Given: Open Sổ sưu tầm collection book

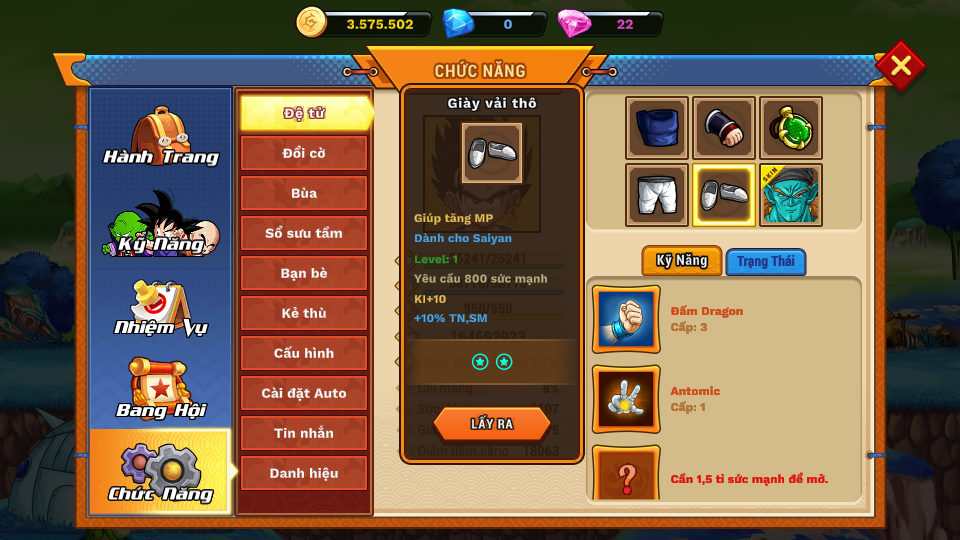Looking at the screenshot, I should click(x=304, y=233).
